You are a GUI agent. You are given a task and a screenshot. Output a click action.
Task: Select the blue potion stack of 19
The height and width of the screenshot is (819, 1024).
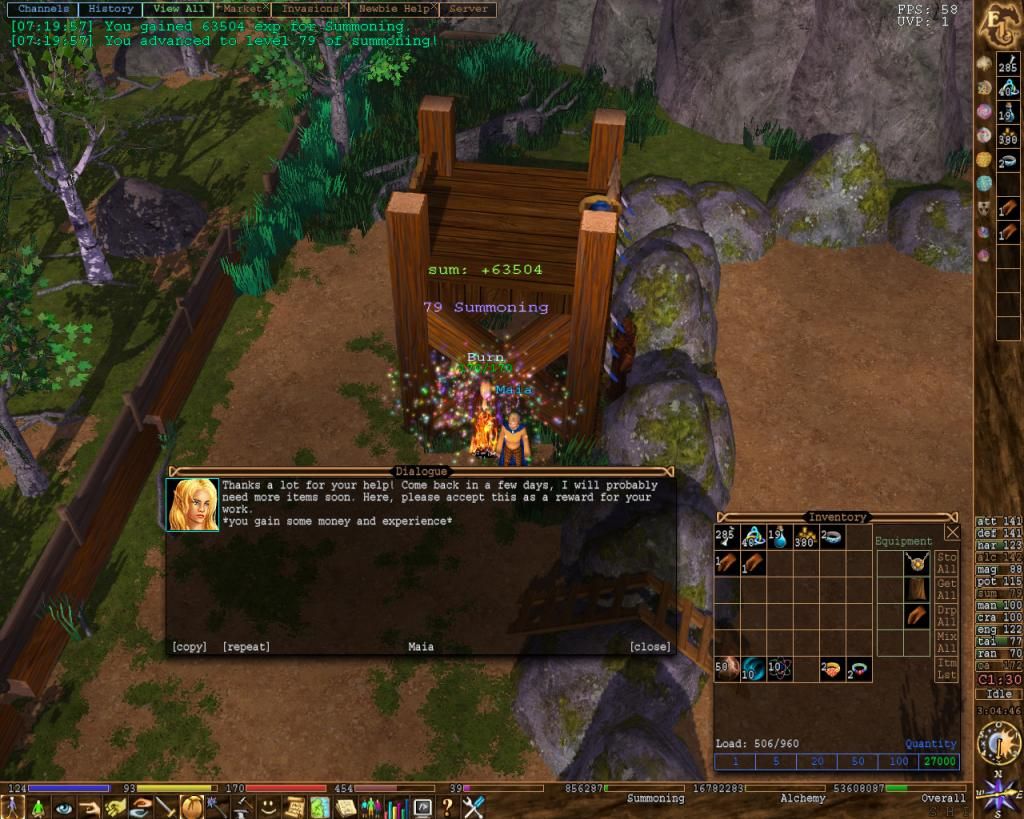click(780, 537)
